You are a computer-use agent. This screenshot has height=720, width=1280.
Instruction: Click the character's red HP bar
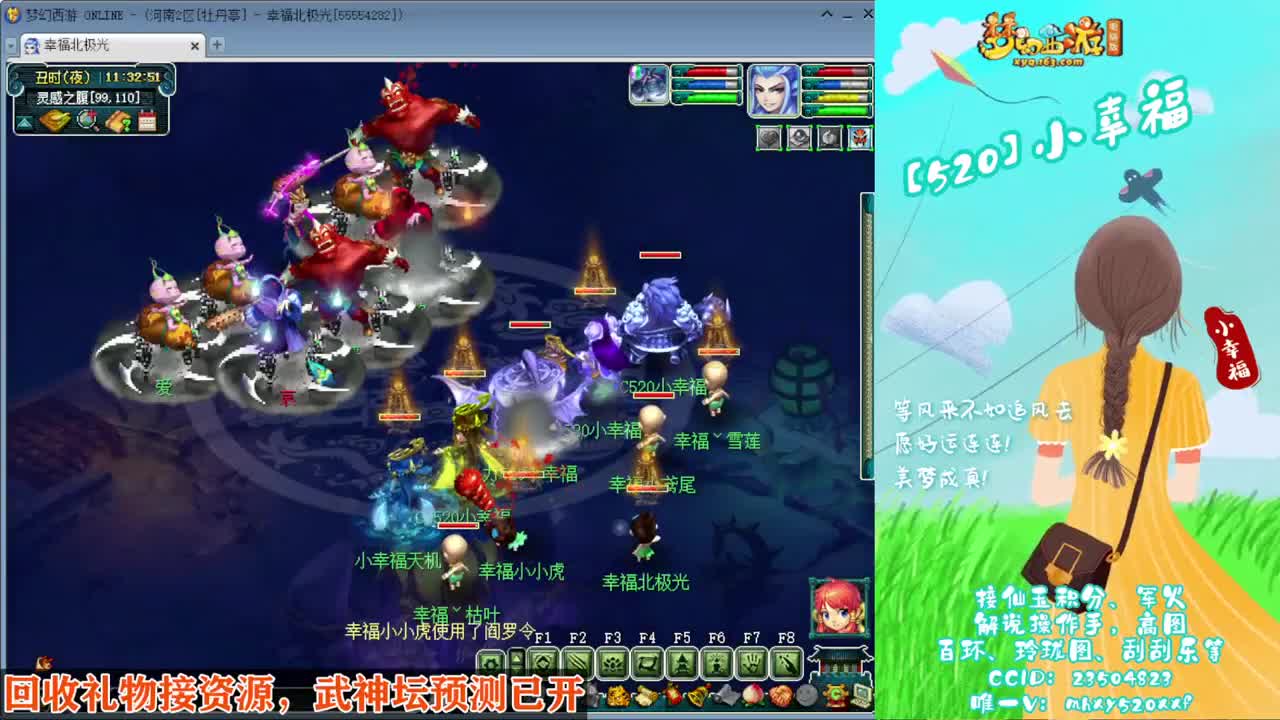click(x=841, y=72)
